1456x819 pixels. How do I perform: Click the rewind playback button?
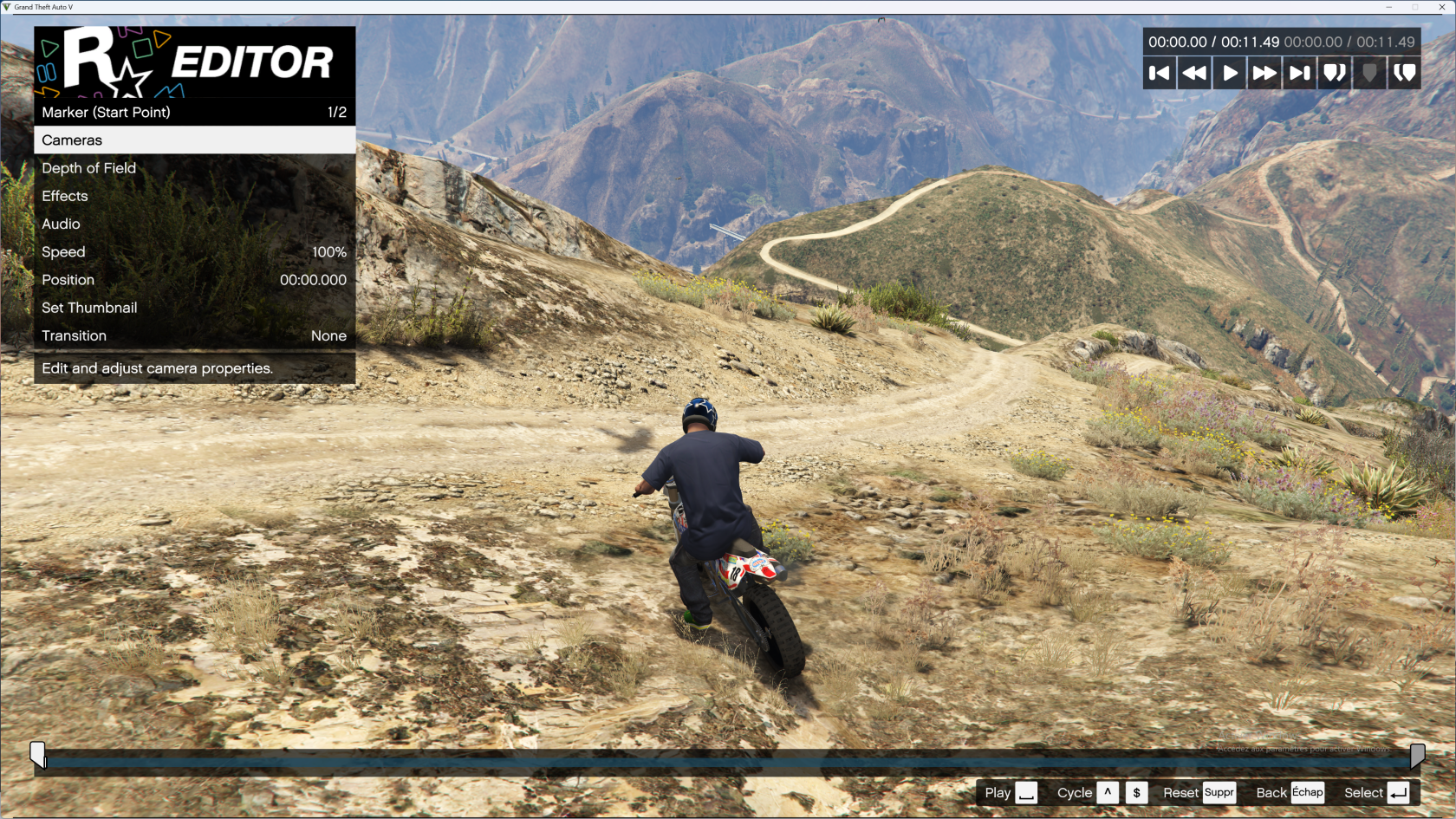pos(1194,73)
